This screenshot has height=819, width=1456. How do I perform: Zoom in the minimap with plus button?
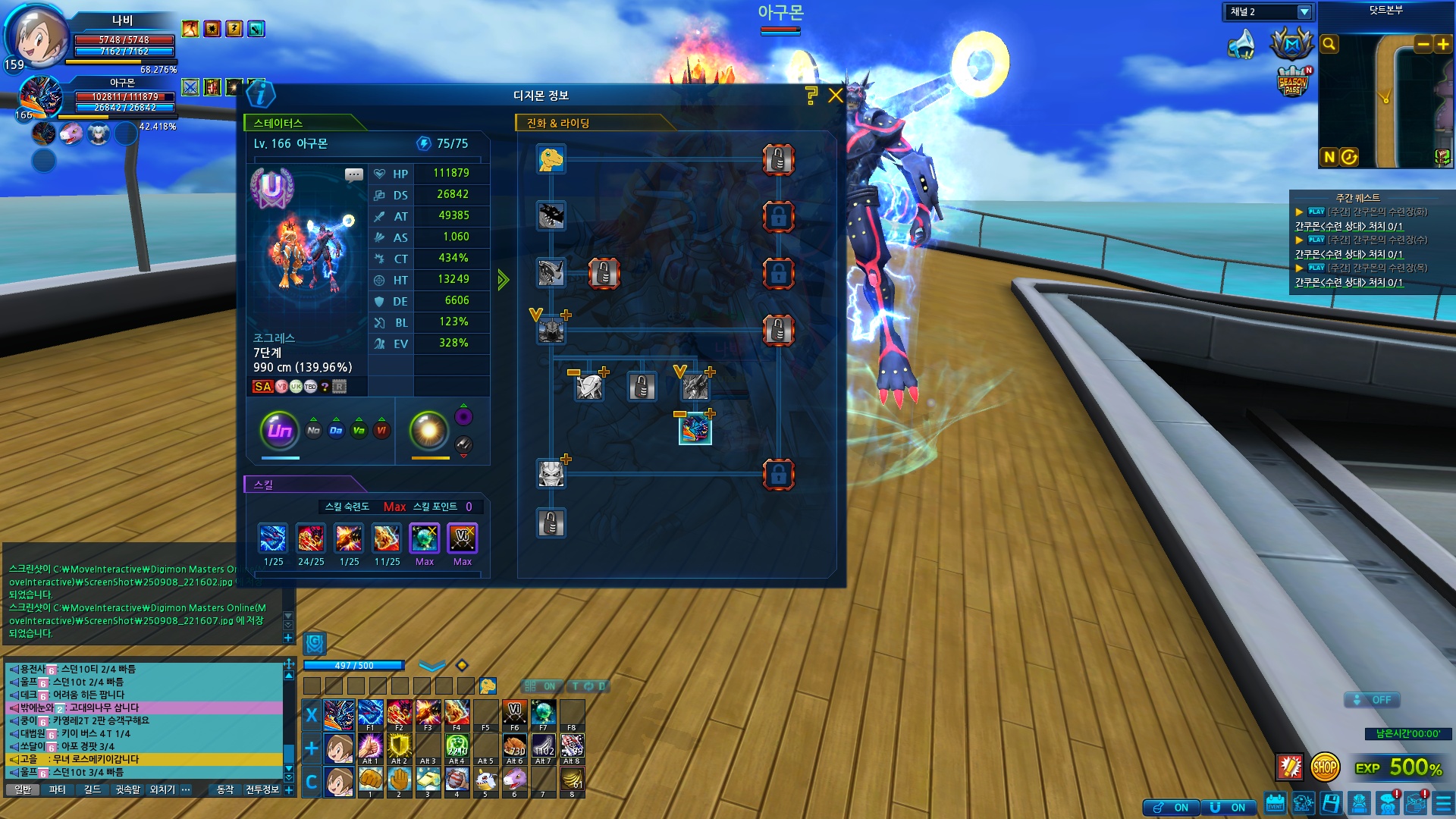[1443, 44]
